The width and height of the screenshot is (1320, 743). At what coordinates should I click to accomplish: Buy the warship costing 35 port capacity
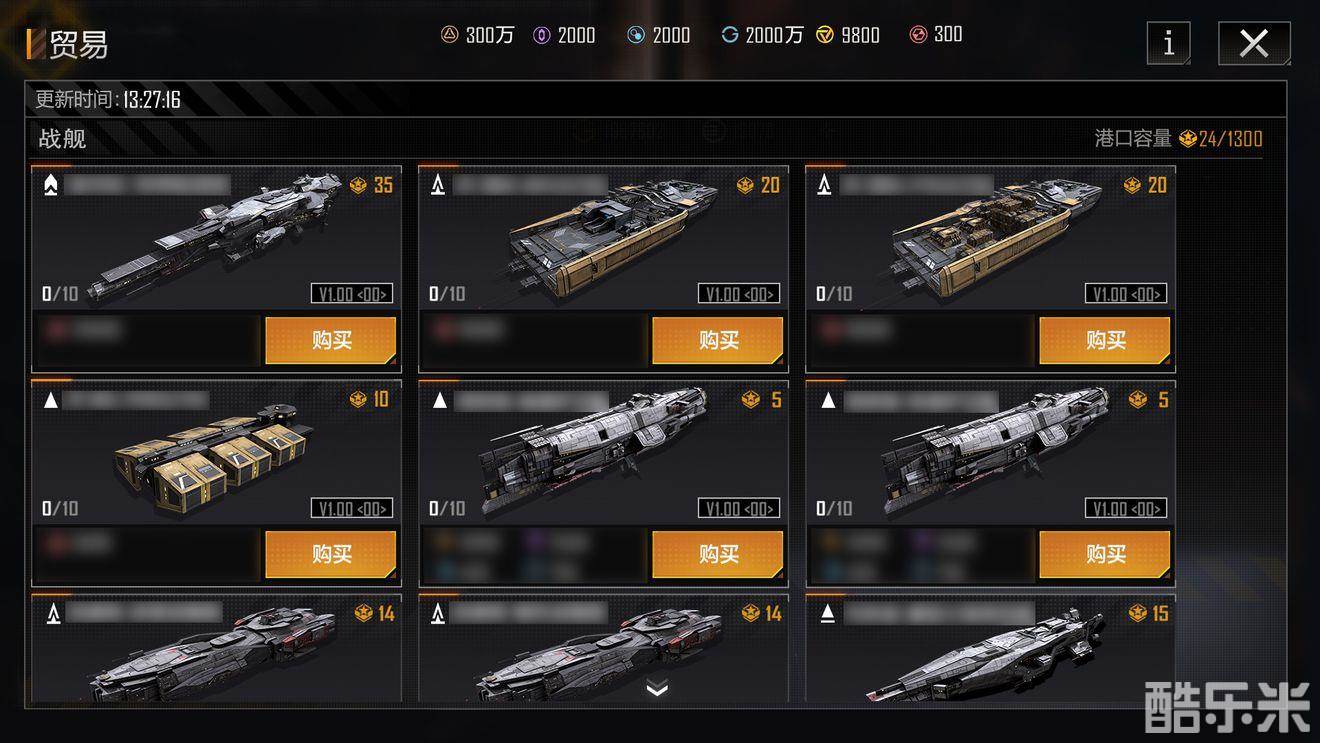[330, 340]
